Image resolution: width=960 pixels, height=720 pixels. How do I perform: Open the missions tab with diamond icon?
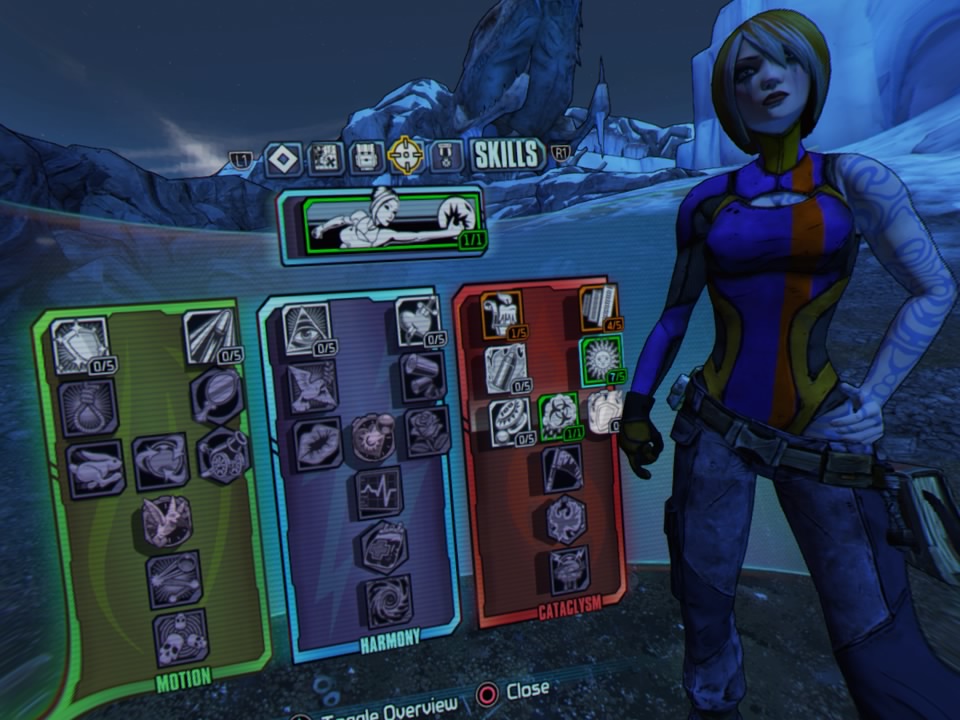(x=283, y=158)
